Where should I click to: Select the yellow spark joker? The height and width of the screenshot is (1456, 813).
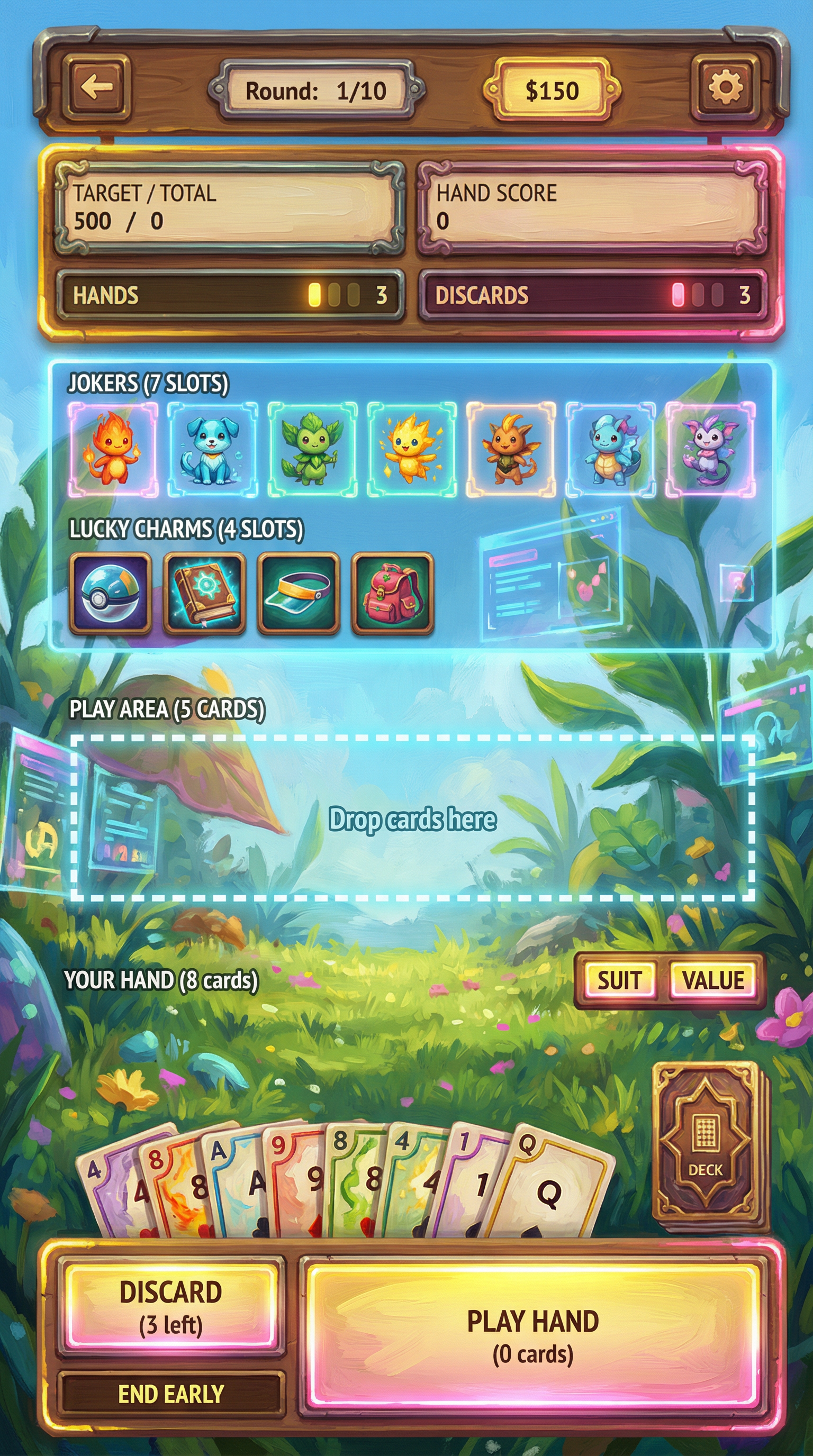[412, 449]
